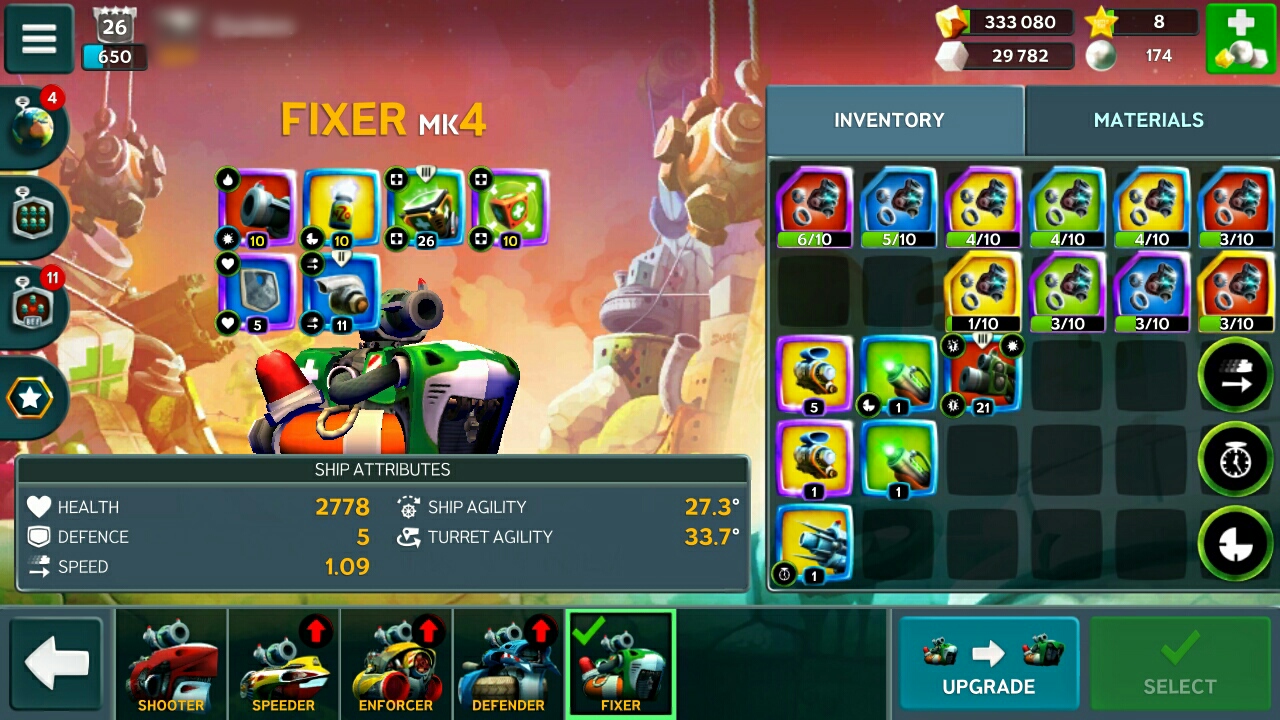The width and height of the screenshot is (1280, 720).
Task: Go back with the white arrow
Action: coord(57,664)
